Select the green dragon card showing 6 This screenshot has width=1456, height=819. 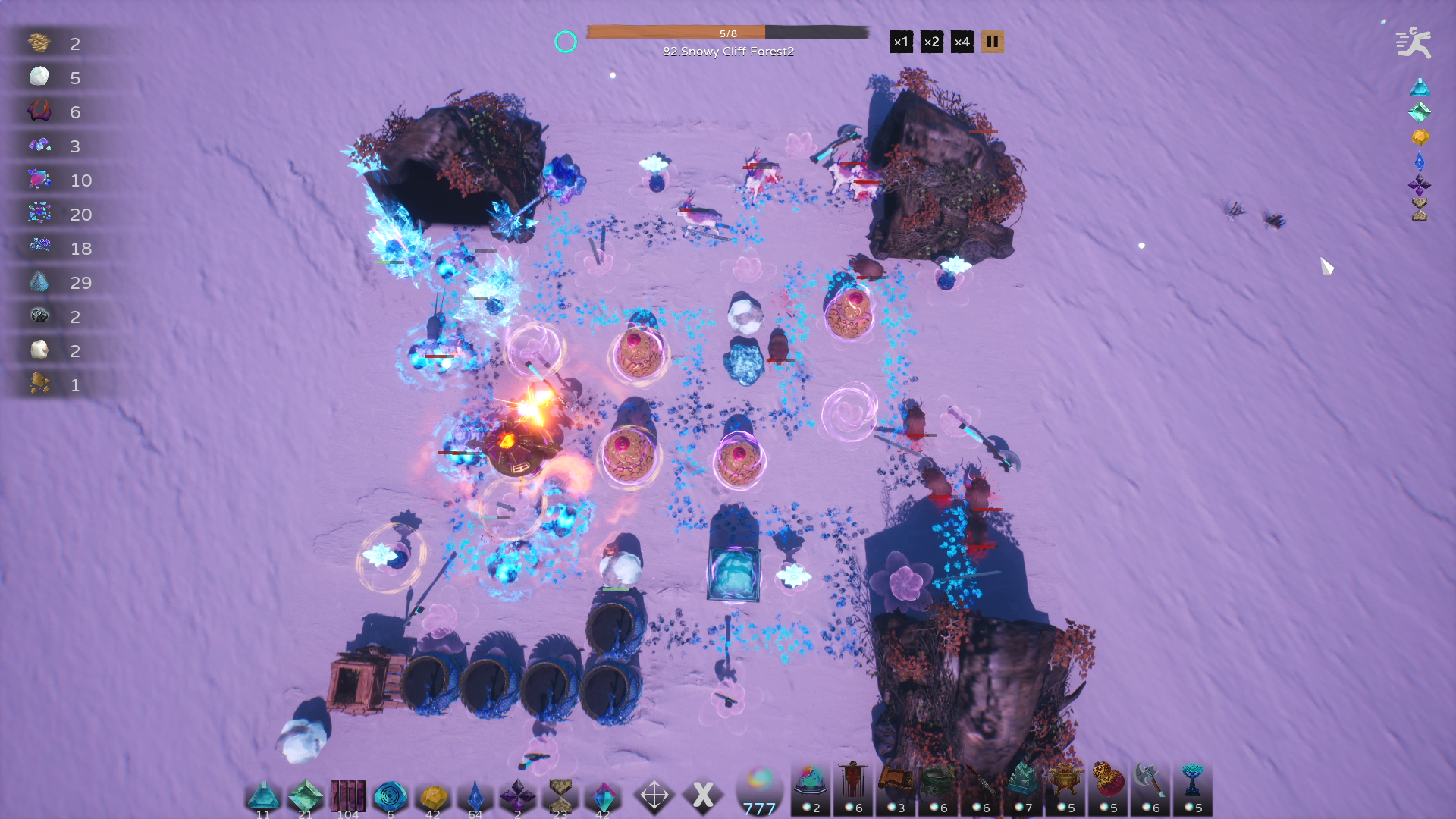pyautogui.click(x=942, y=792)
